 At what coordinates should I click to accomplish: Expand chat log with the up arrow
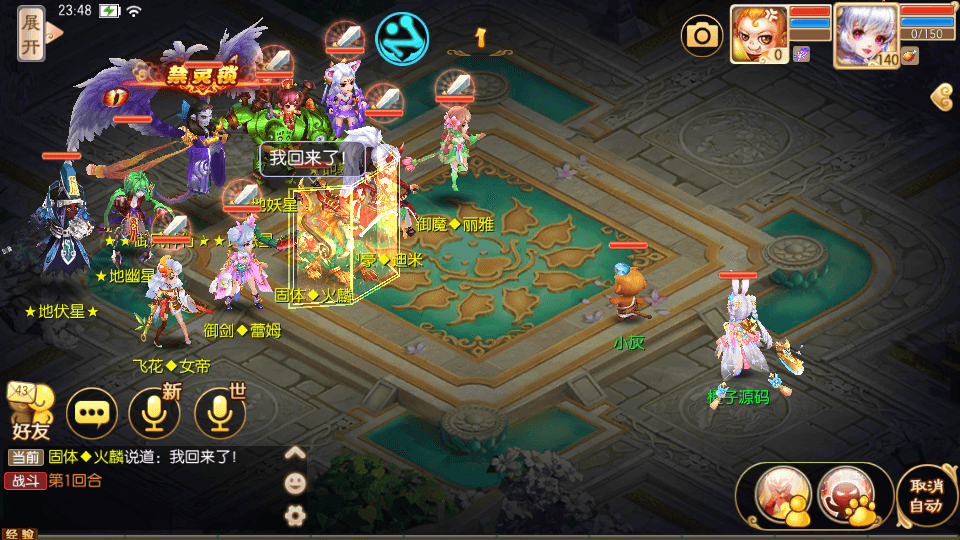coord(295,453)
